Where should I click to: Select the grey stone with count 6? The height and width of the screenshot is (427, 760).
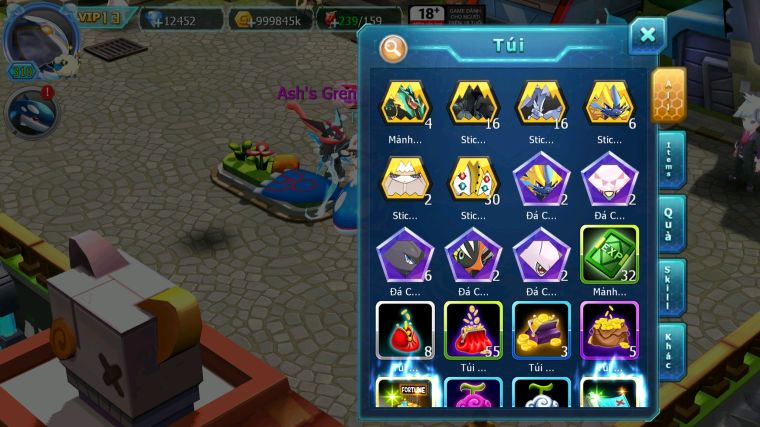tap(404, 255)
